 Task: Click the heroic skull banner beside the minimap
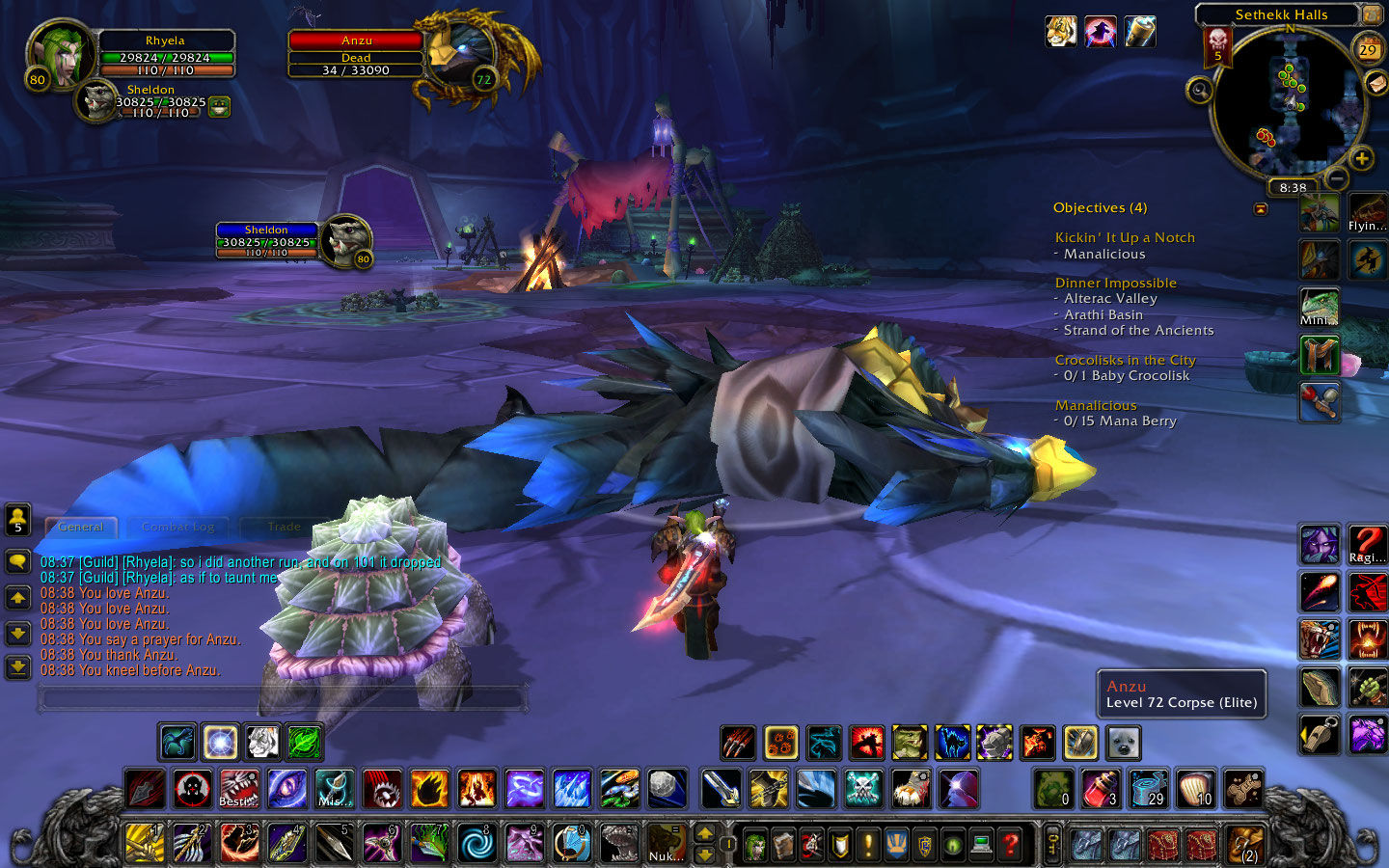tap(1217, 47)
